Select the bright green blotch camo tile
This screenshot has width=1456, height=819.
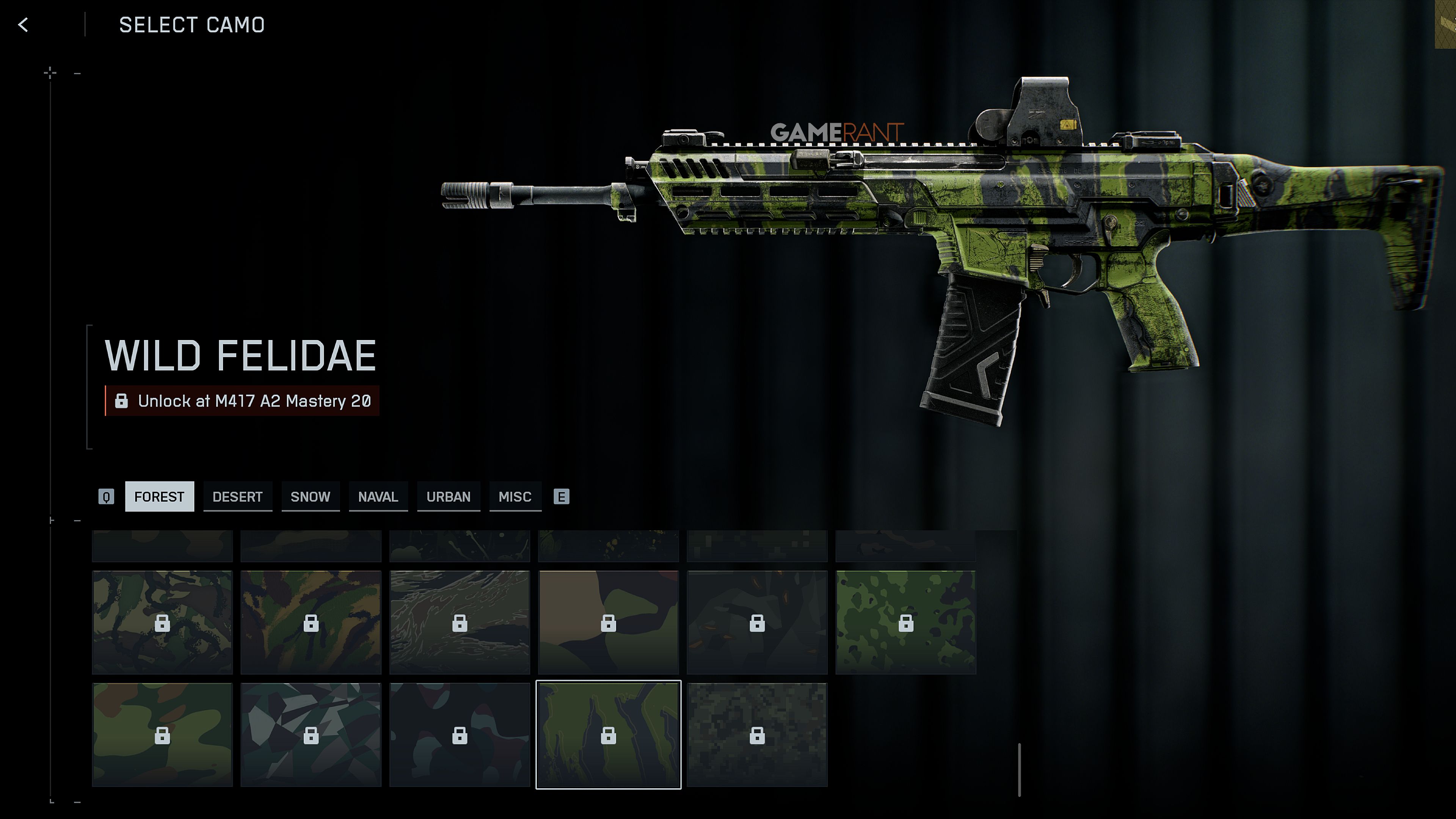pos(905,622)
